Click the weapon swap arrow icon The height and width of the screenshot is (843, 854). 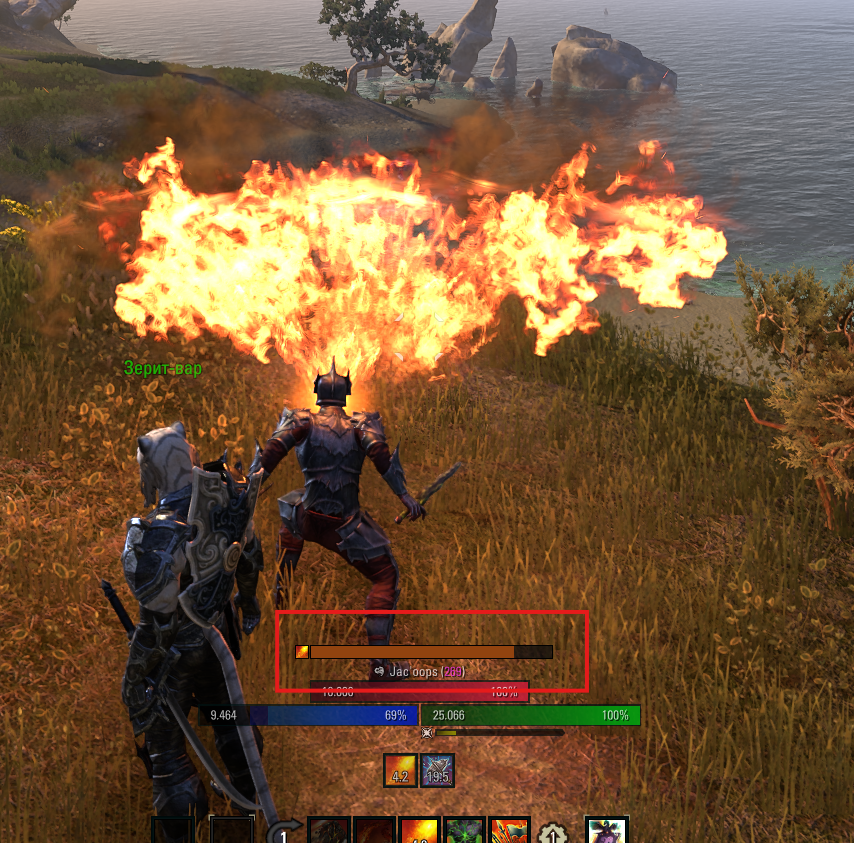coord(284,833)
